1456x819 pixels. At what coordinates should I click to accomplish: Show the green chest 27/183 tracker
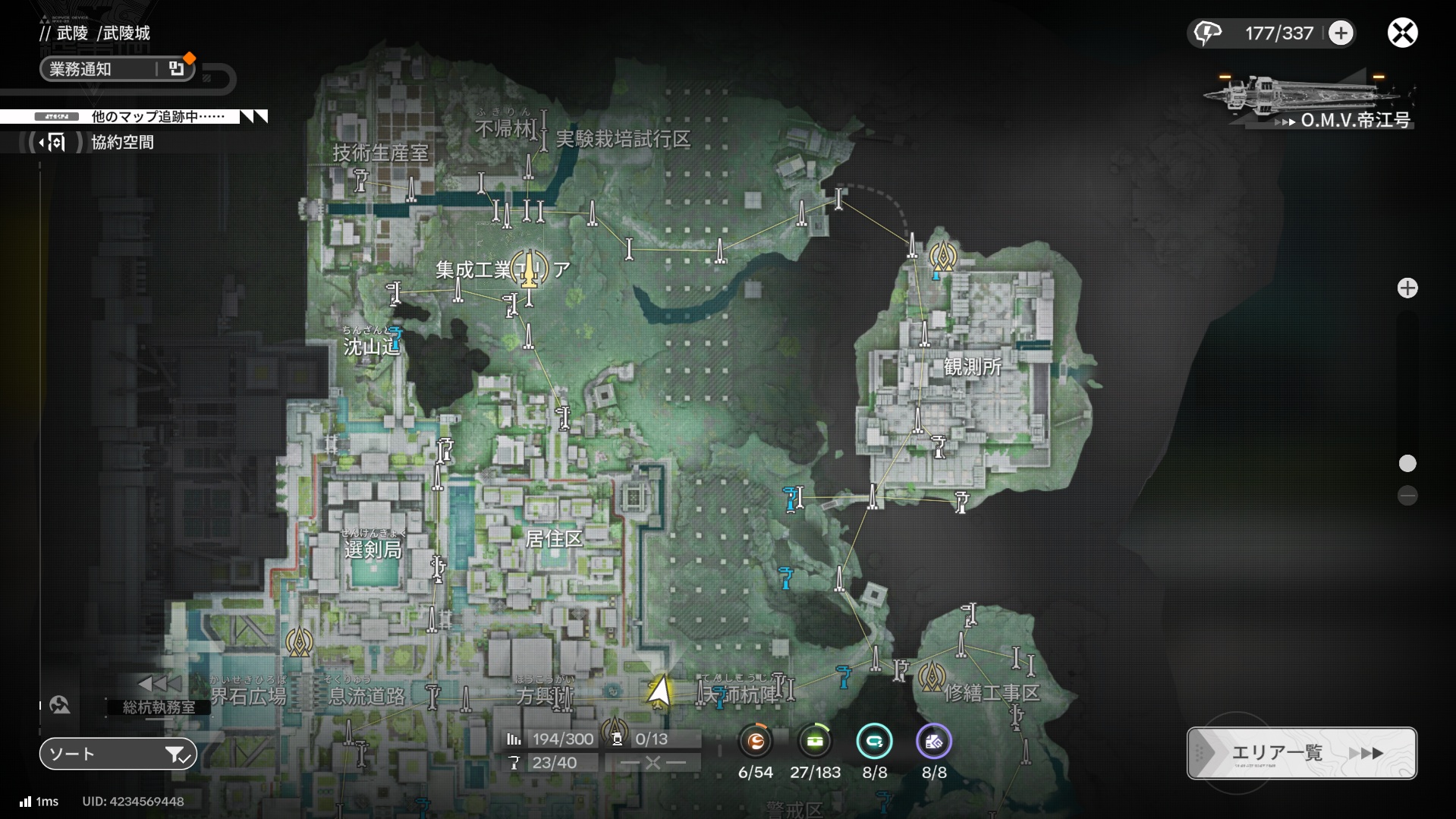[815, 742]
